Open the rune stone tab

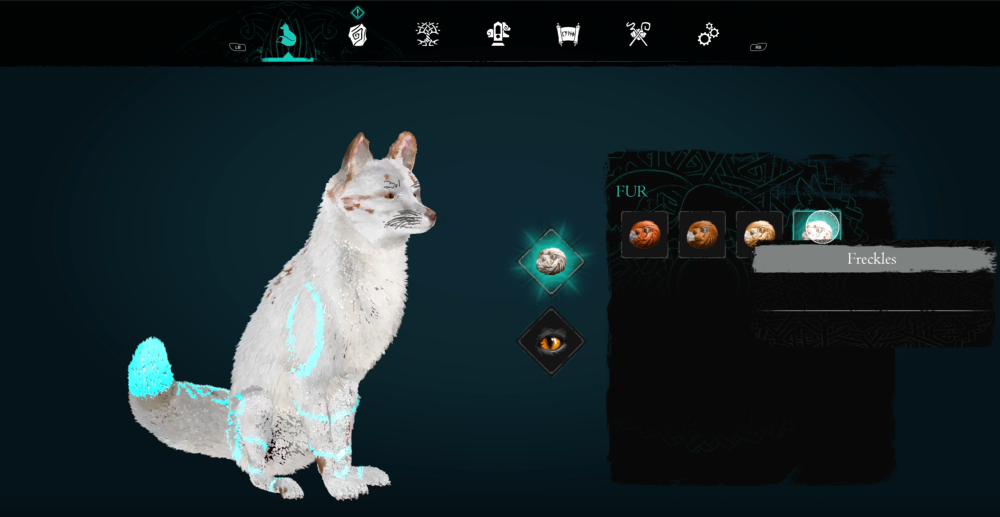coord(358,35)
